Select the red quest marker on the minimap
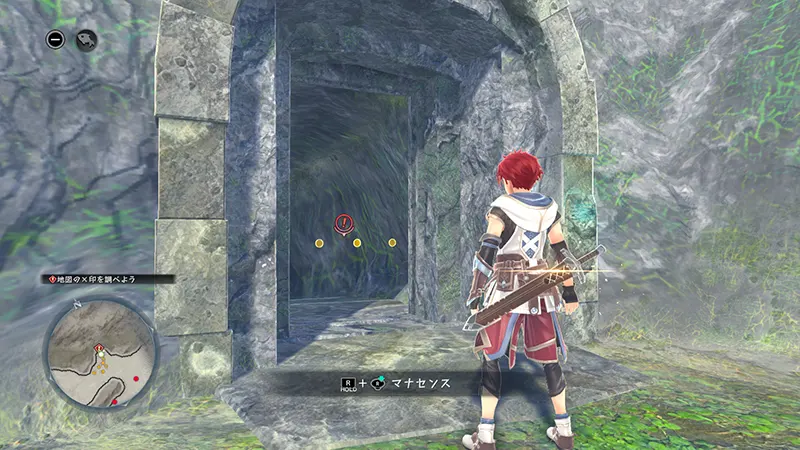Image resolution: width=800 pixels, height=450 pixels. point(100,347)
